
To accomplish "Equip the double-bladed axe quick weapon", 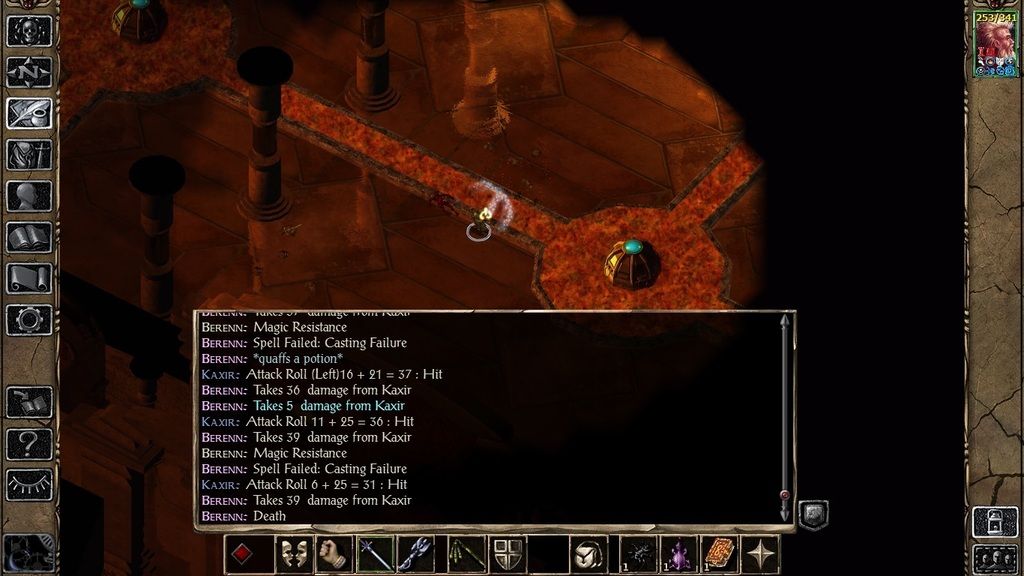I will point(416,555).
